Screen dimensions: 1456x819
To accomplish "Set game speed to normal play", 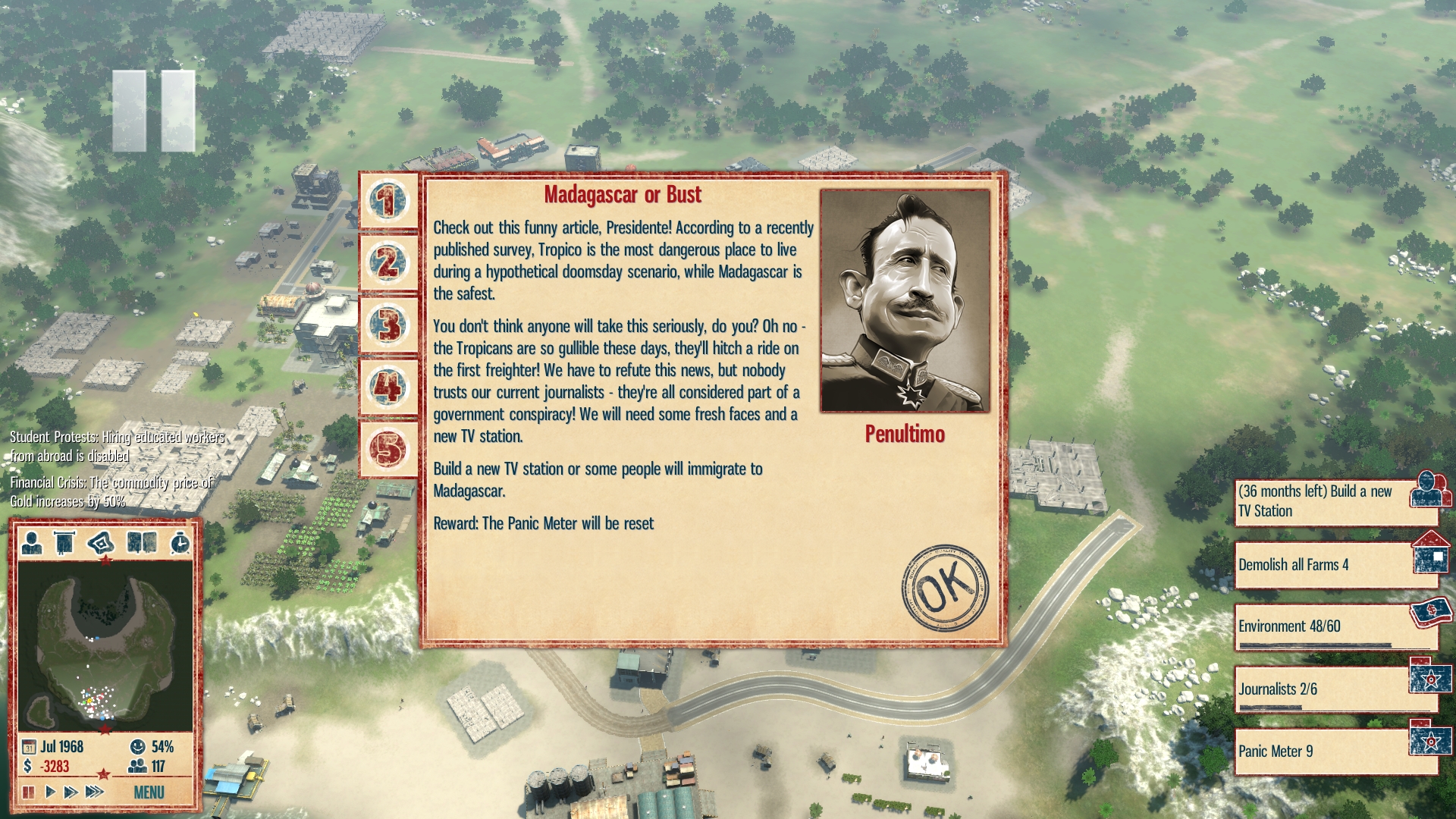I will click(50, 792).
